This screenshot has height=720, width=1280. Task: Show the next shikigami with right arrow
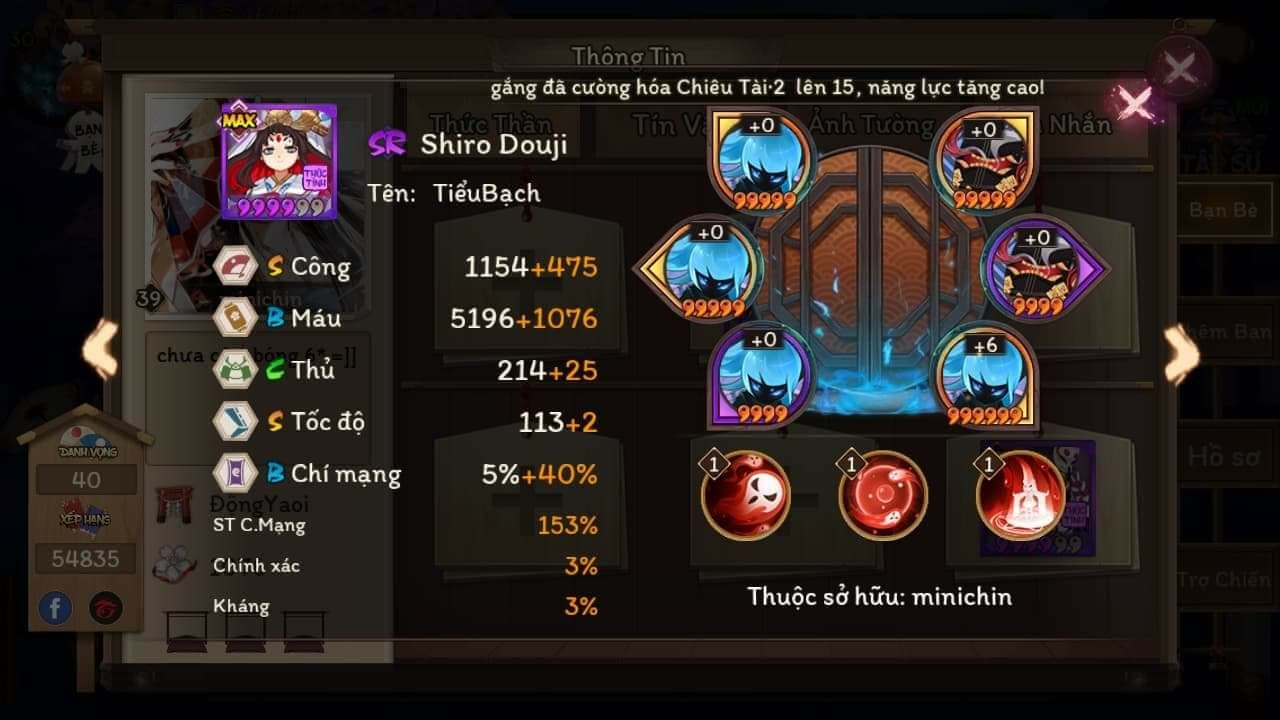tap(1181, 353)
